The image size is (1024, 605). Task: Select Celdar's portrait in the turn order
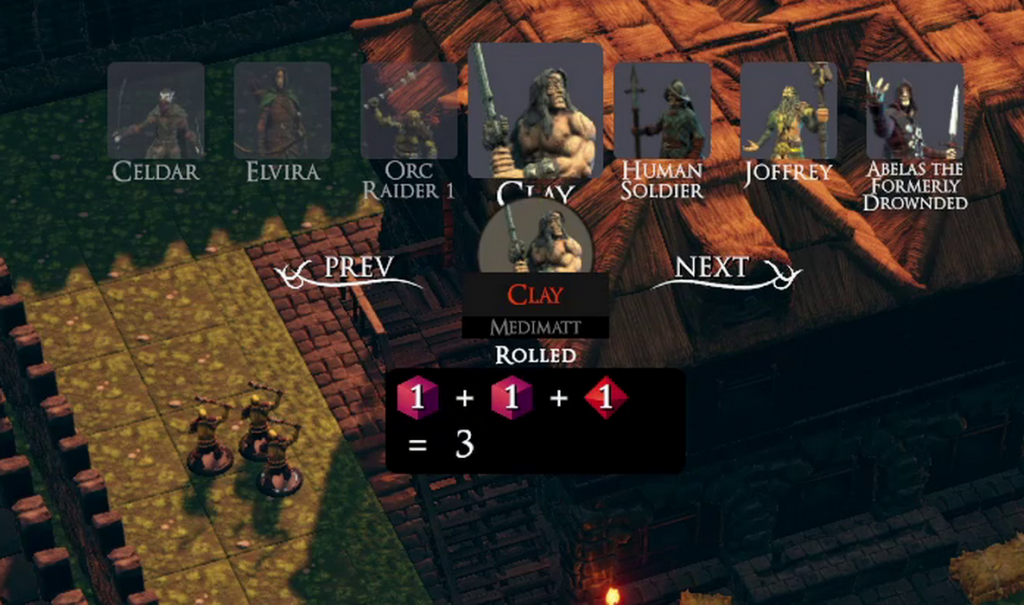click(x=156, y=110)
